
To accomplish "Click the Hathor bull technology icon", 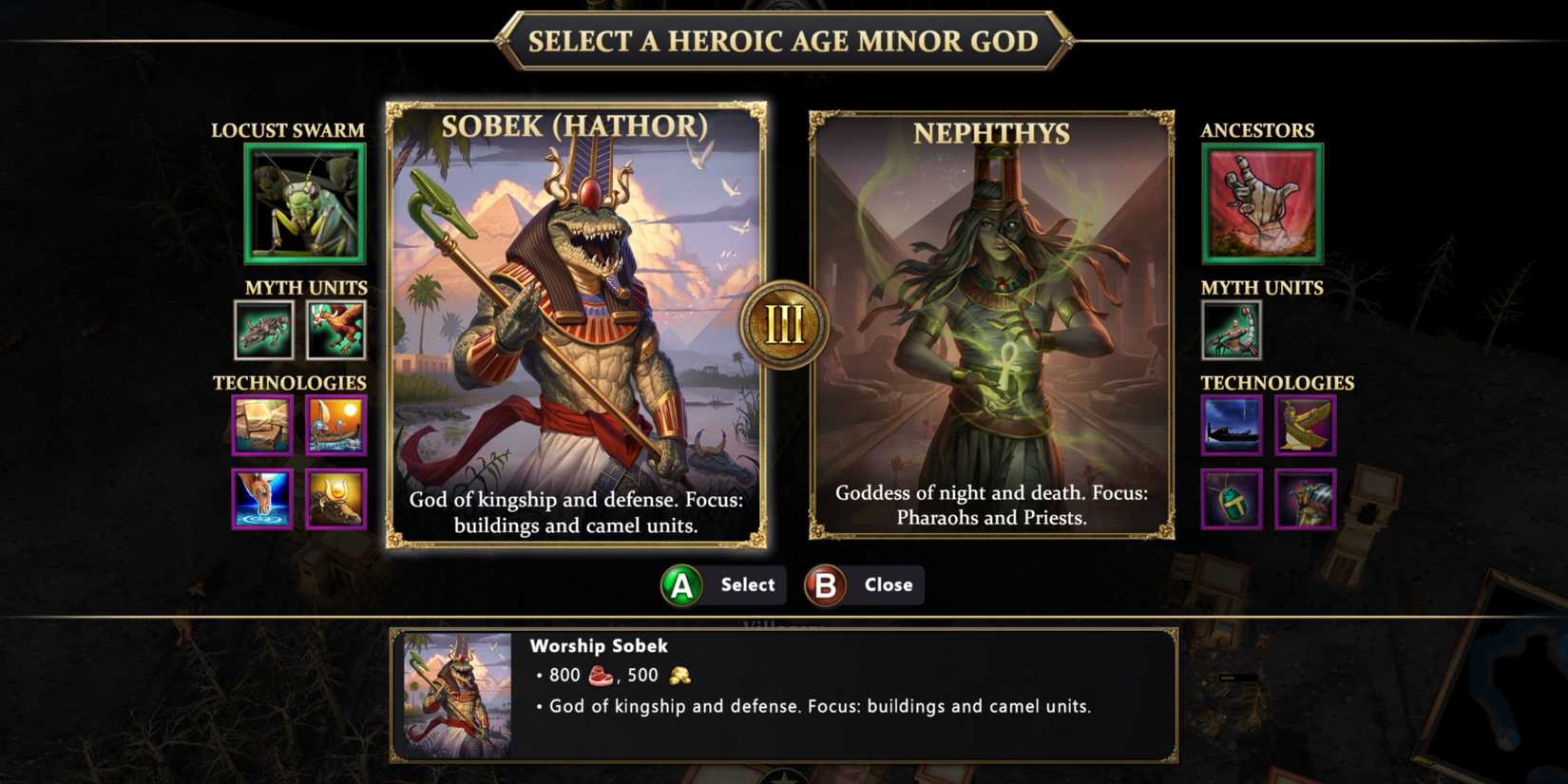I will 335,498.
